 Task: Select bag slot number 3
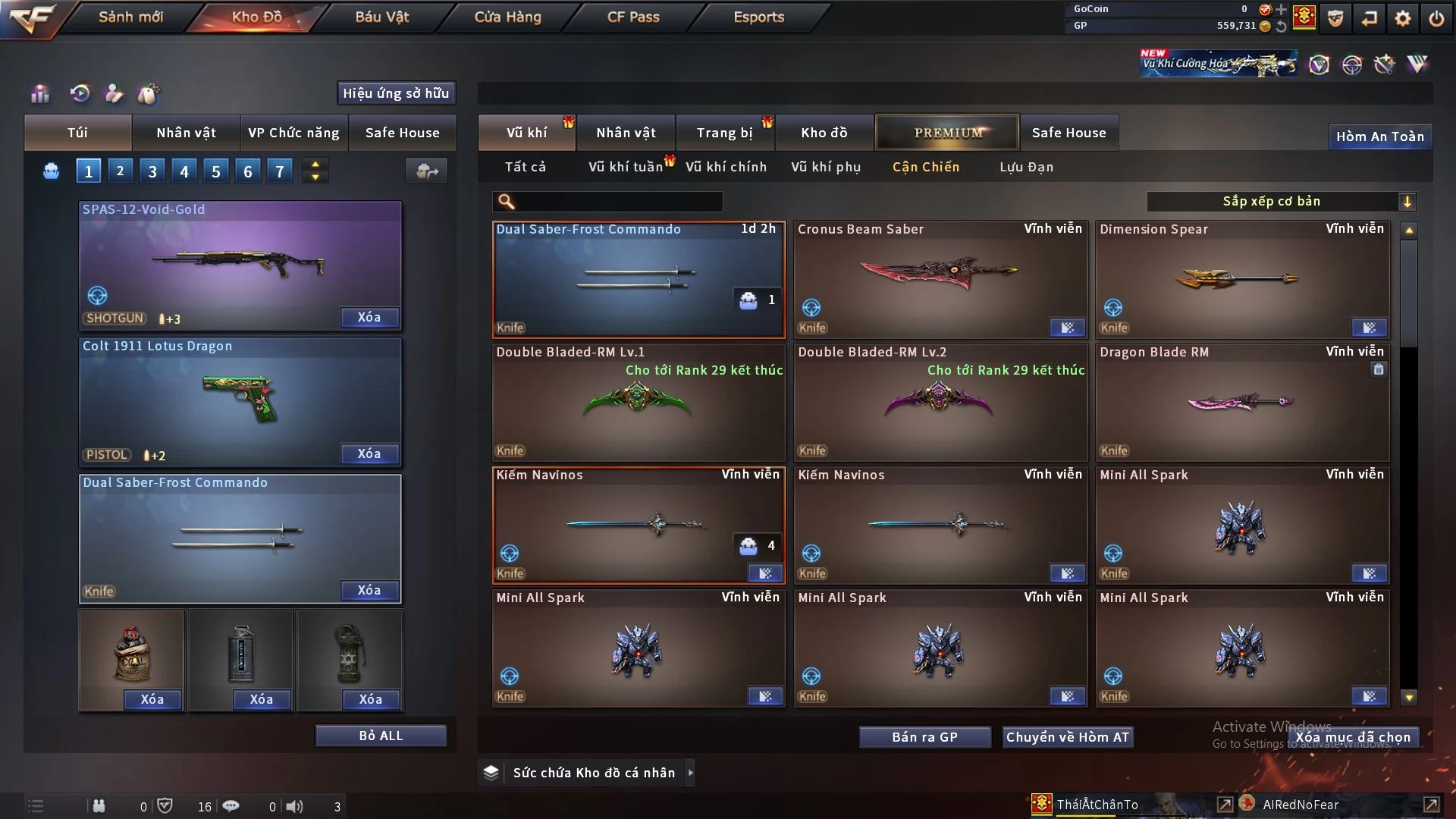pos(152,171)
